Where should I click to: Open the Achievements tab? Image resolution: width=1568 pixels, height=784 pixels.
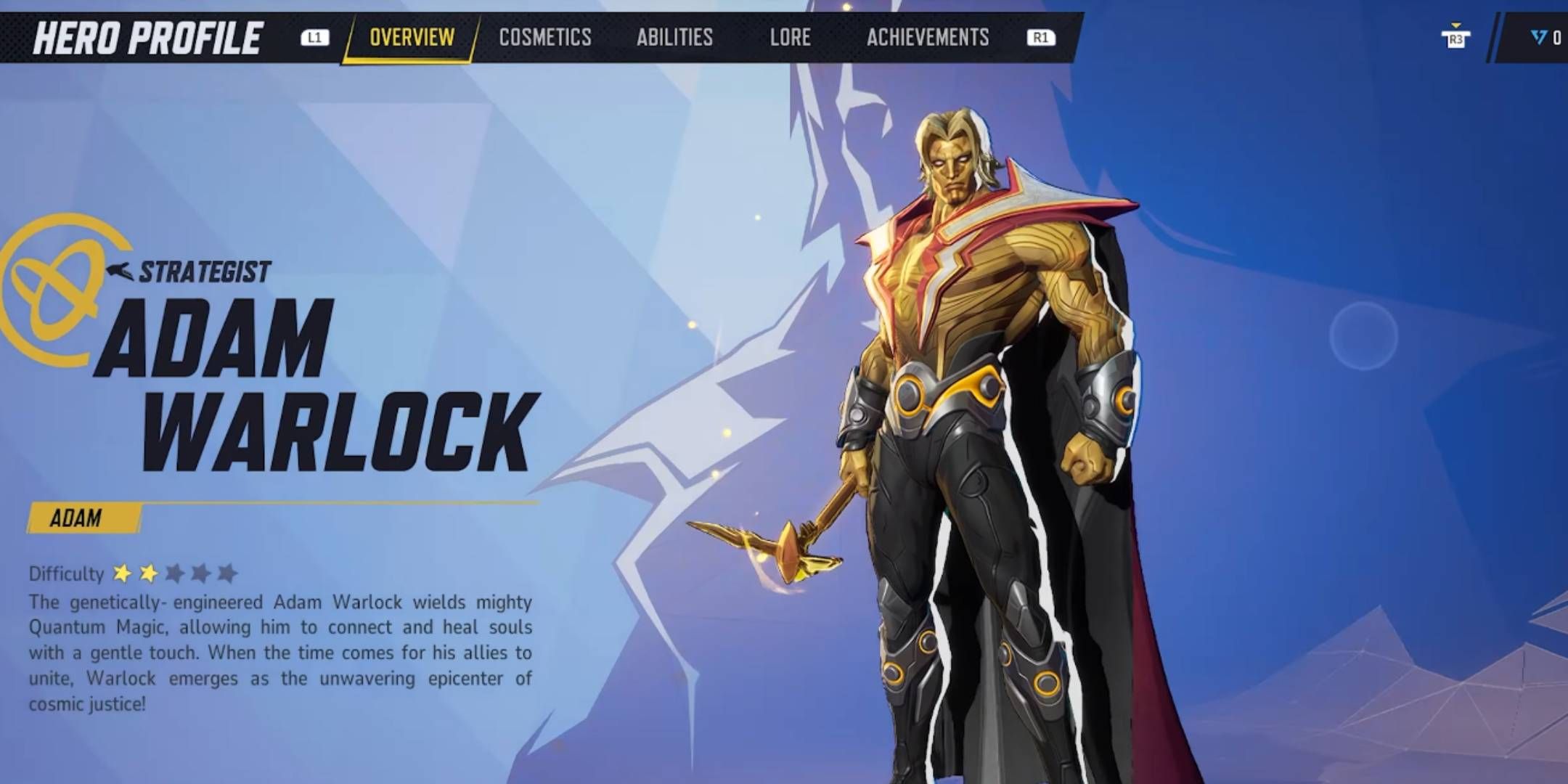coord(928,38)
